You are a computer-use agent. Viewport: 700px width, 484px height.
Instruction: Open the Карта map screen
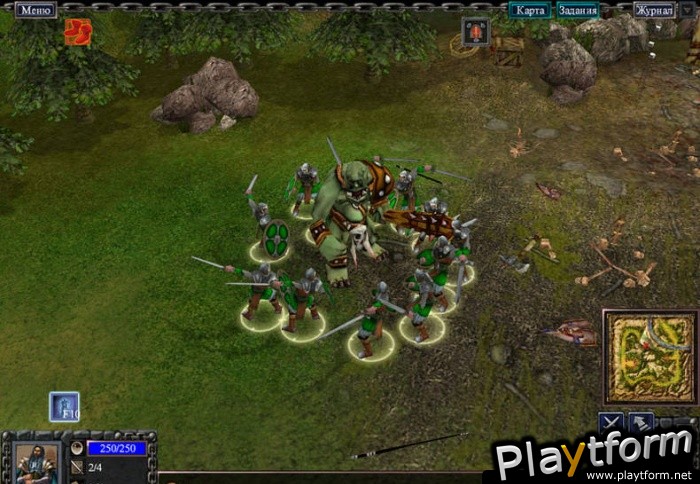530,10
